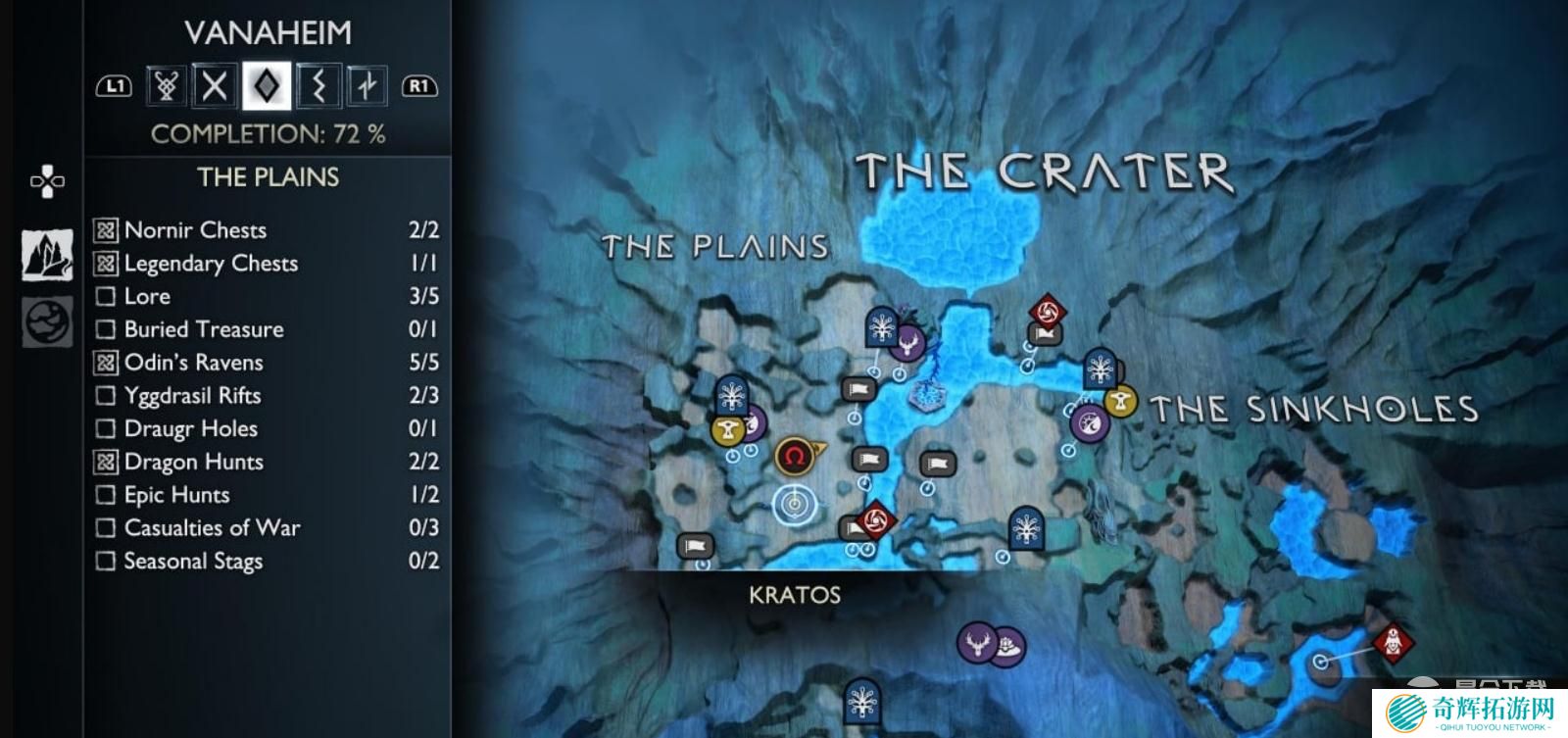
Task: Click the Casualties of War entry
Action: pos(265,528)
